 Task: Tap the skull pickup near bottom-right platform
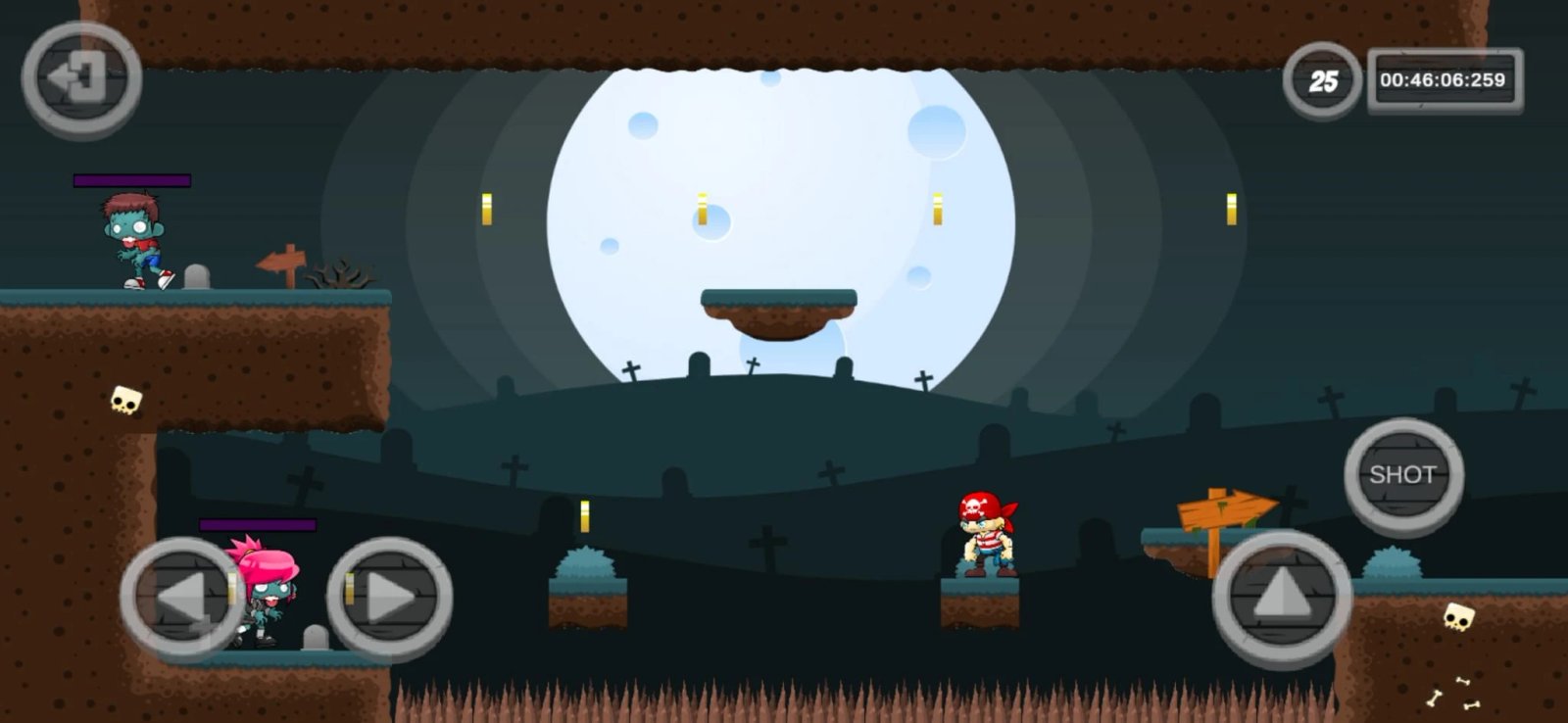tap(1456, 617)
